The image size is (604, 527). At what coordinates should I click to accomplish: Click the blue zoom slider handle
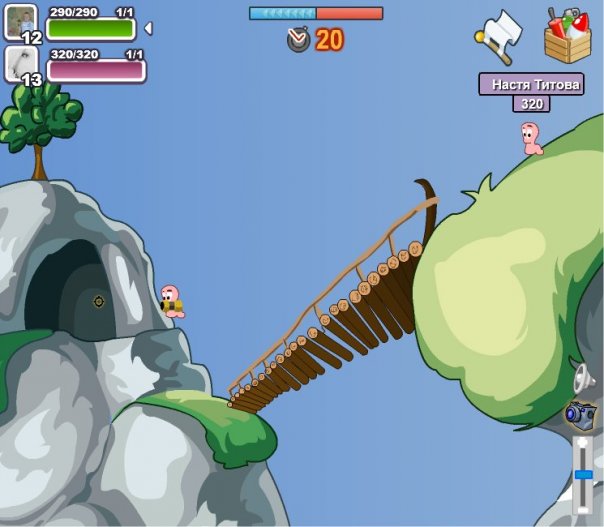(x=582, y=474)
